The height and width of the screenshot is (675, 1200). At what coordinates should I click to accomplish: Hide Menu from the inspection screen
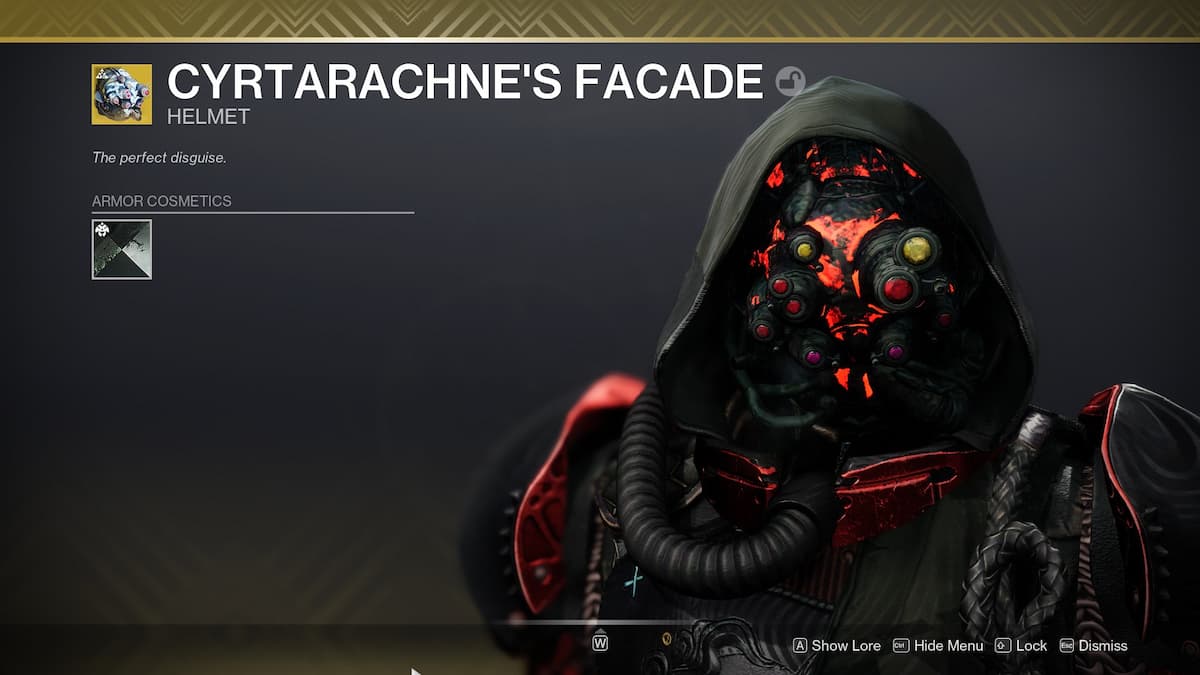coord(937,646)
